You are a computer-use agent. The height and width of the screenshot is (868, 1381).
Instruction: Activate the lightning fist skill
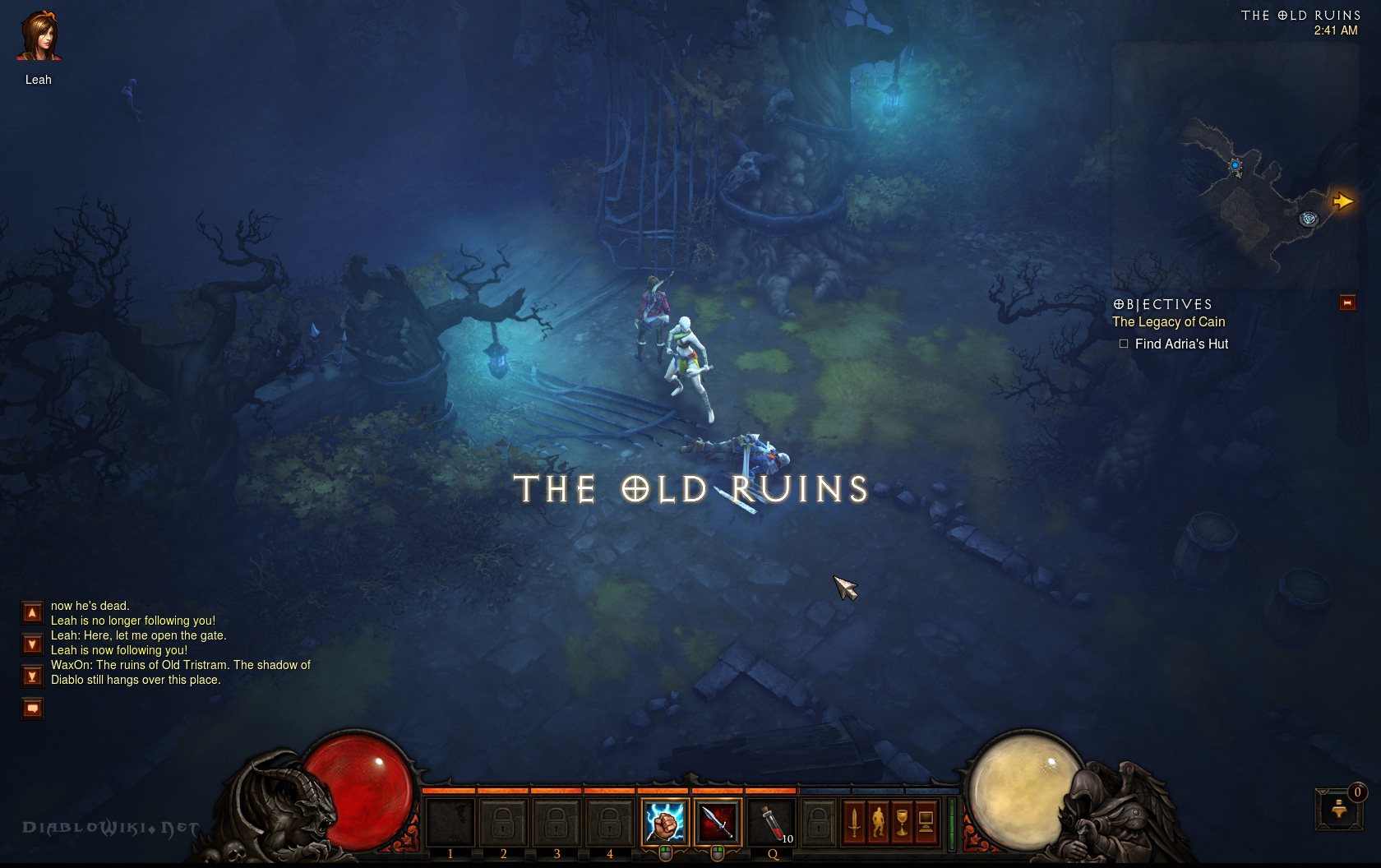664,821
